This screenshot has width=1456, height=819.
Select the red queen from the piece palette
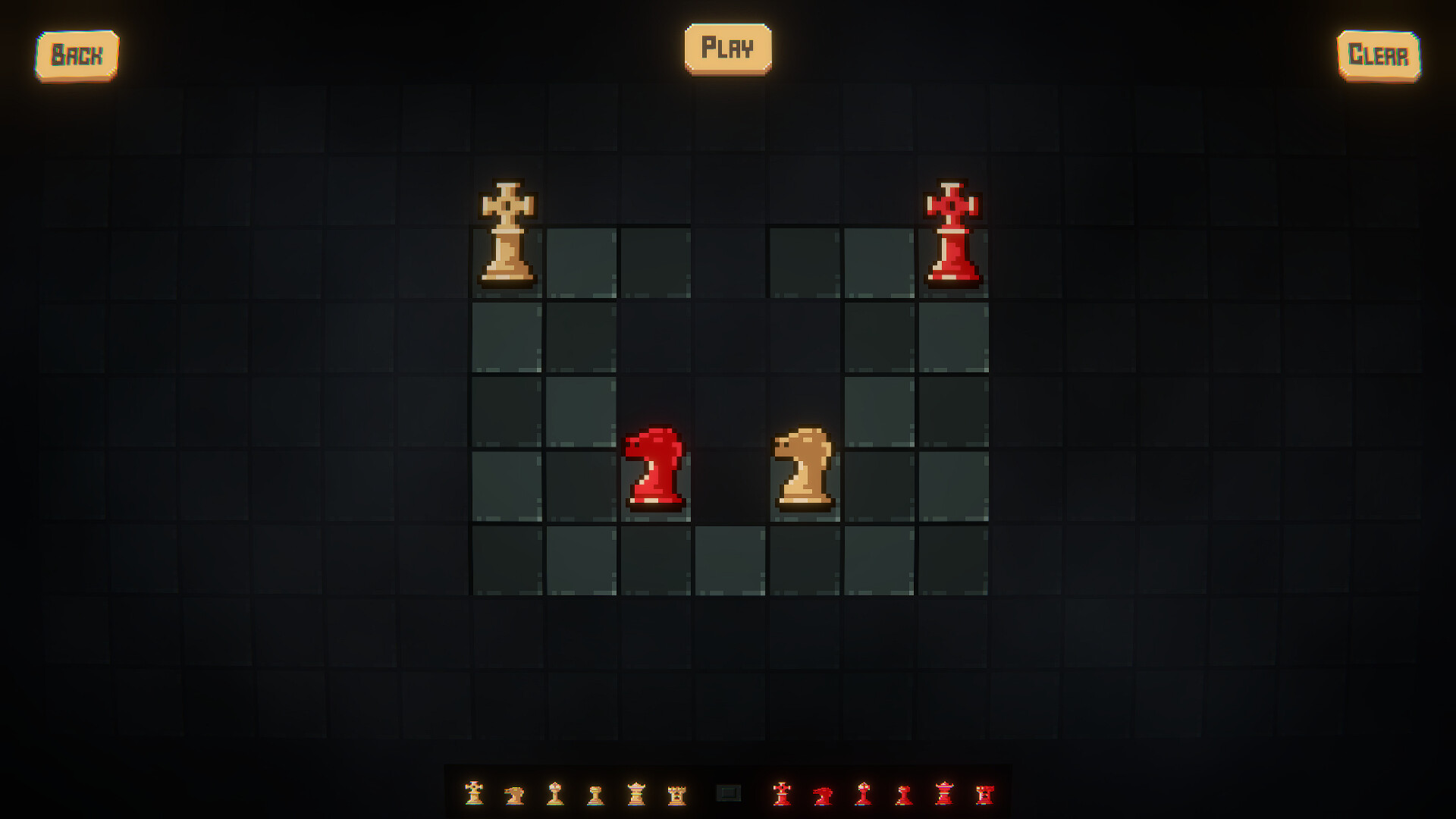coord(945,795)
